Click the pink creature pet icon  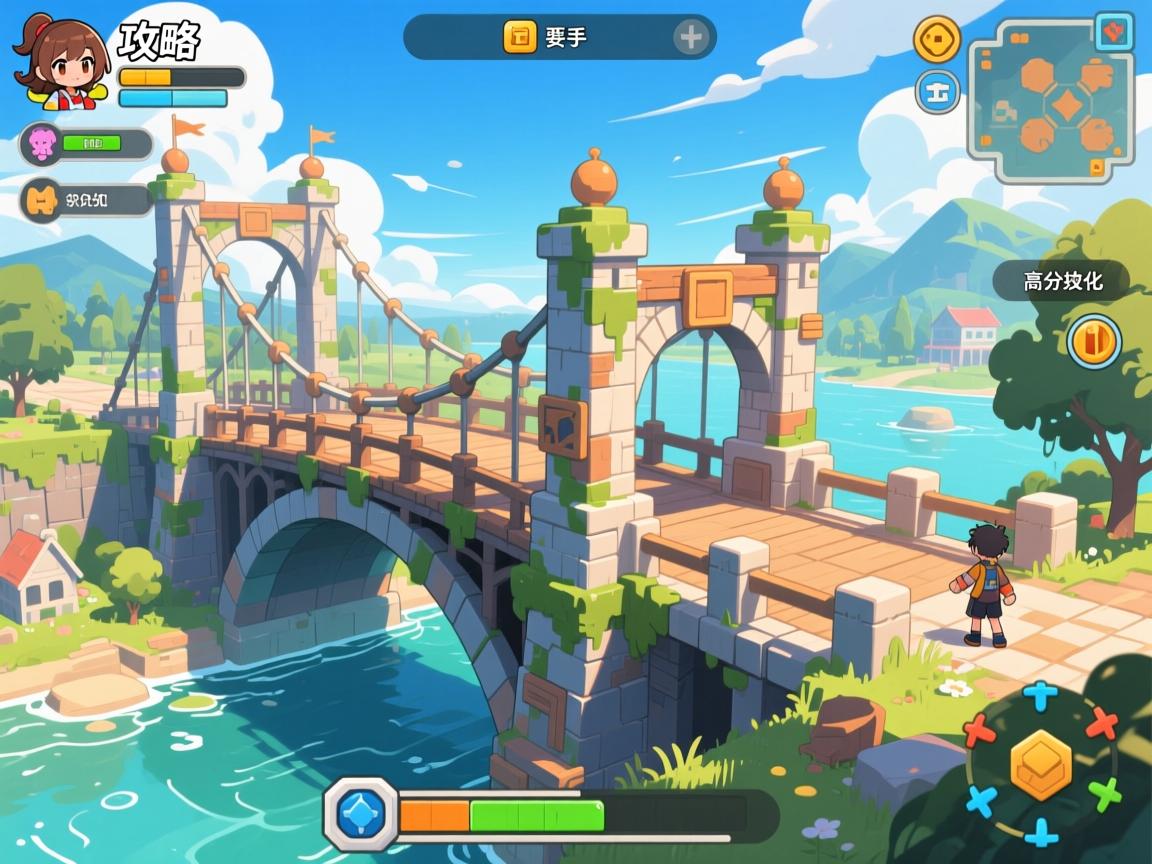(x=42, y=144)
